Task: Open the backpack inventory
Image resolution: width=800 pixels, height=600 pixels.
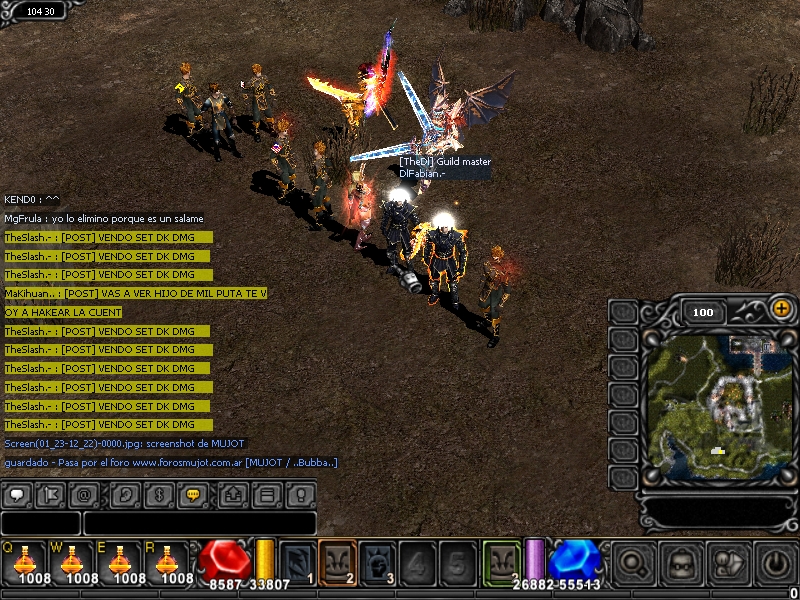Action: (683, 564)
